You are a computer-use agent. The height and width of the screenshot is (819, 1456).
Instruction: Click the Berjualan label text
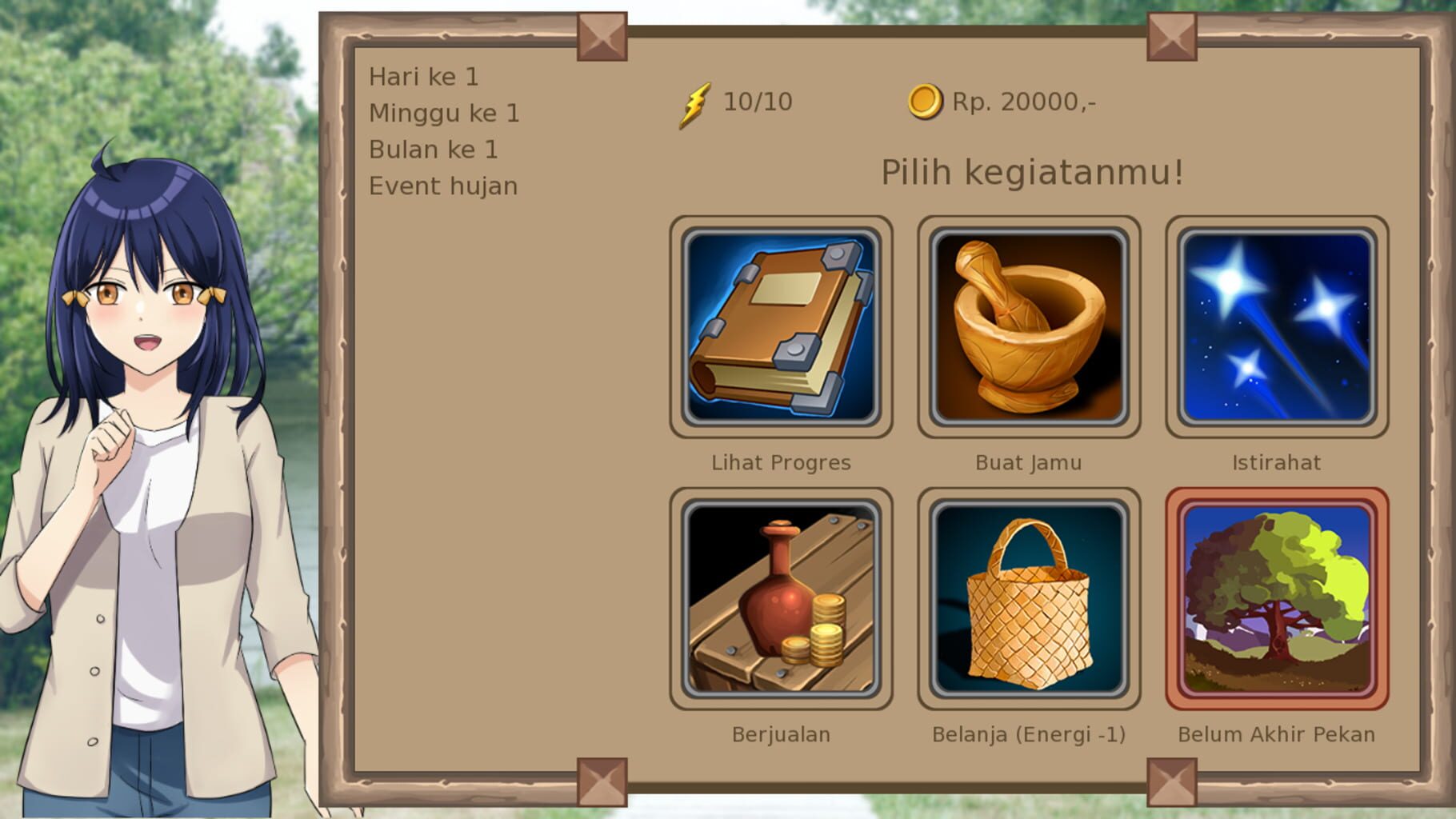point(780,733)
